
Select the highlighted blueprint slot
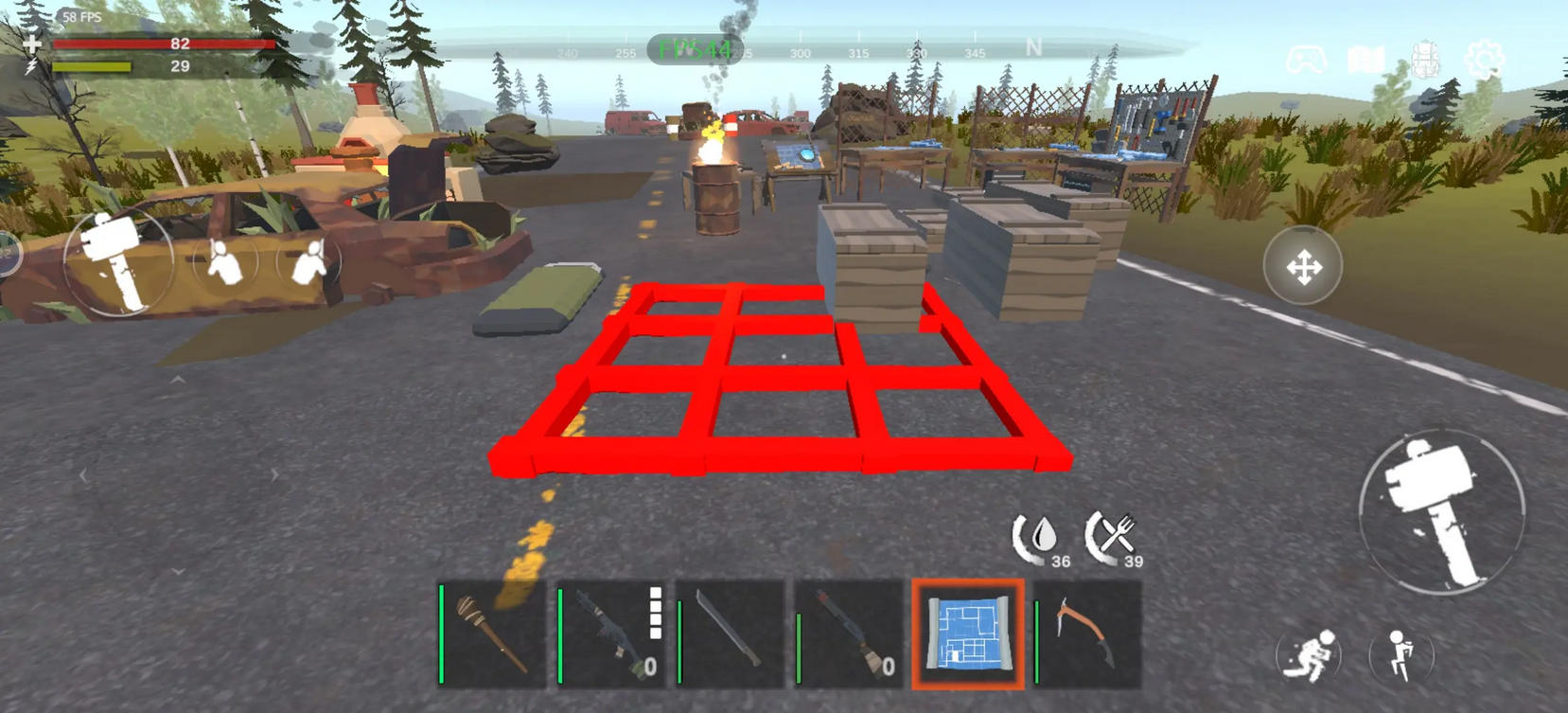tap(968, 634)
